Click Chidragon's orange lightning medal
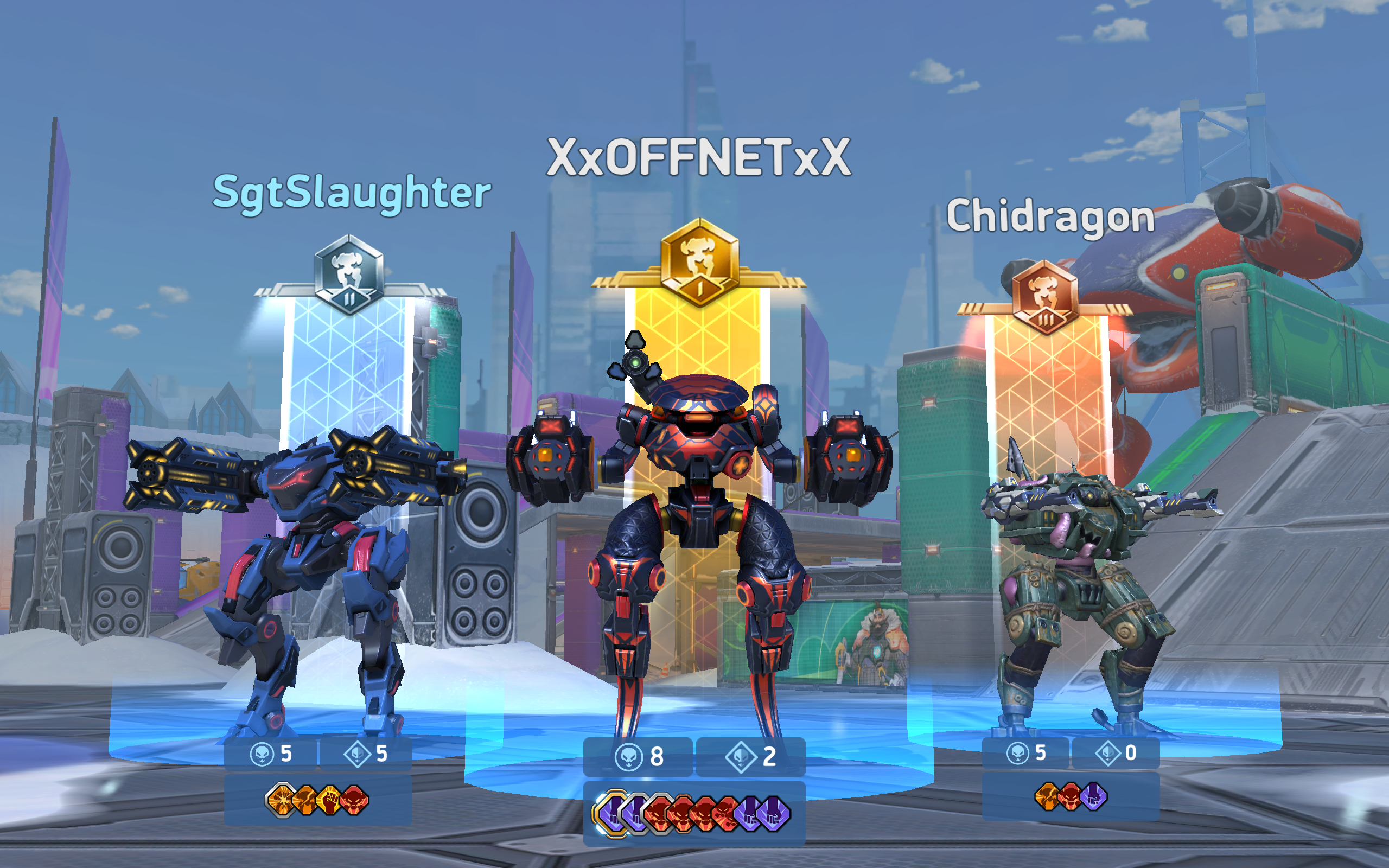This screenshot has height=868, width=1389. [1047, 797]
